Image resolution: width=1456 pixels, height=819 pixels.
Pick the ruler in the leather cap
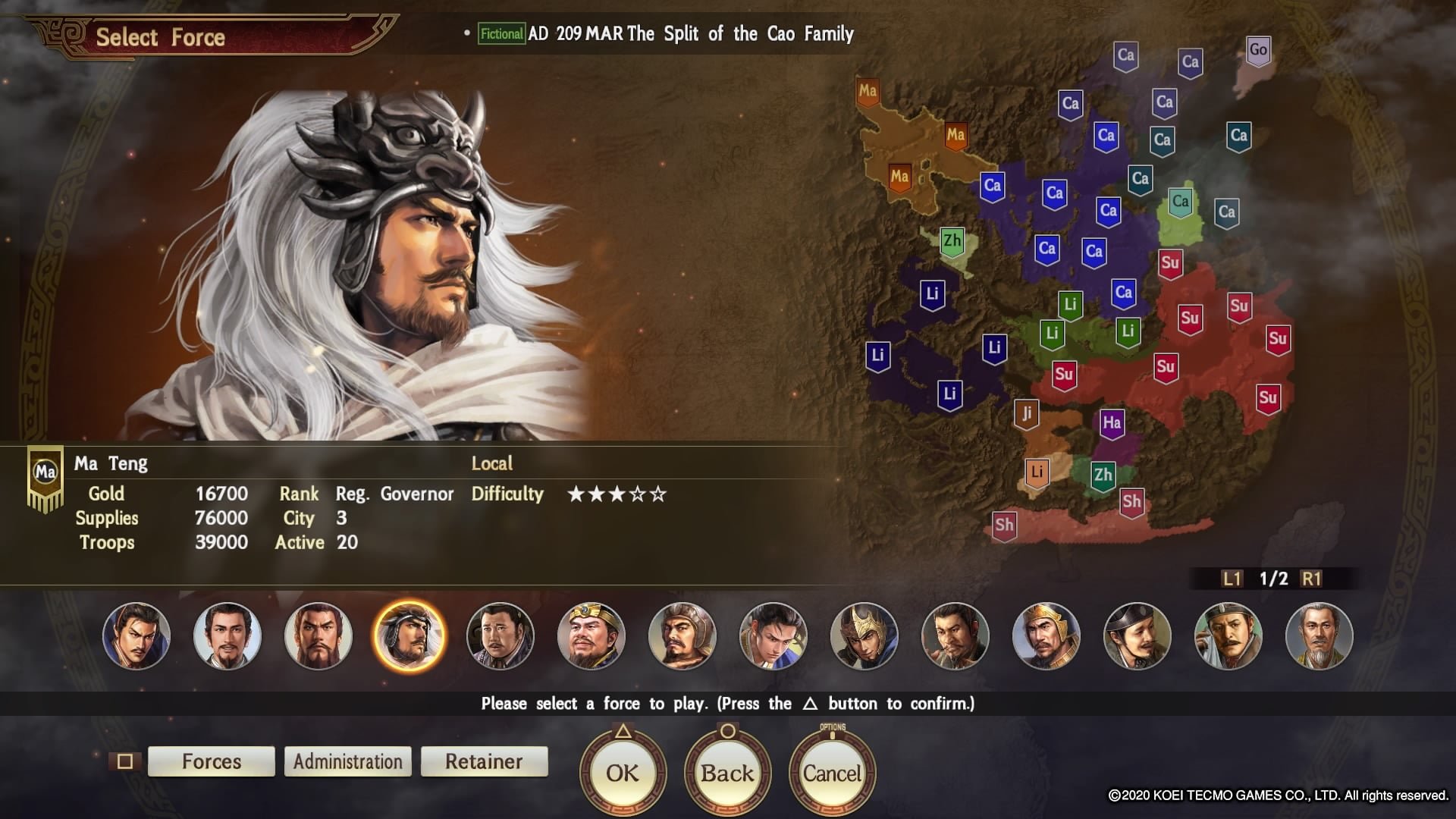(682, 636)
